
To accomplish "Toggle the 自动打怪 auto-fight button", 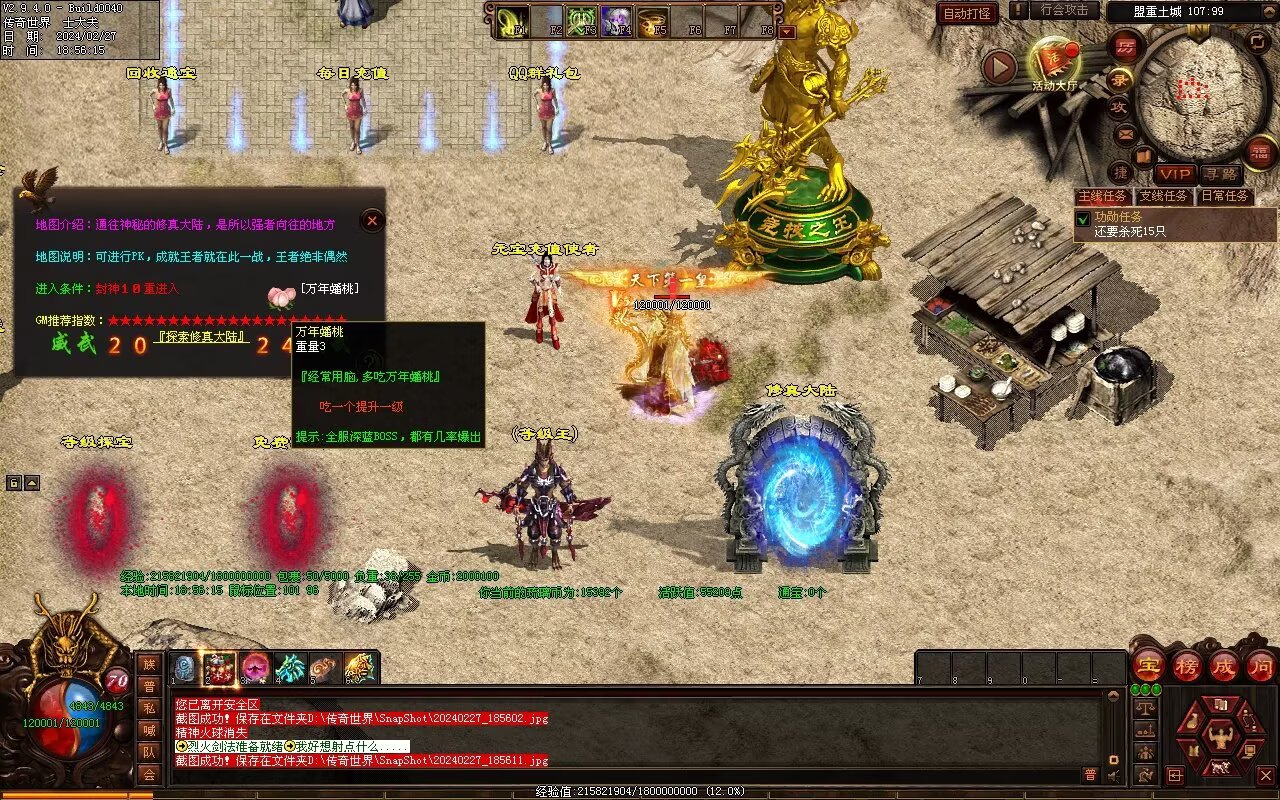I will 967,13.
